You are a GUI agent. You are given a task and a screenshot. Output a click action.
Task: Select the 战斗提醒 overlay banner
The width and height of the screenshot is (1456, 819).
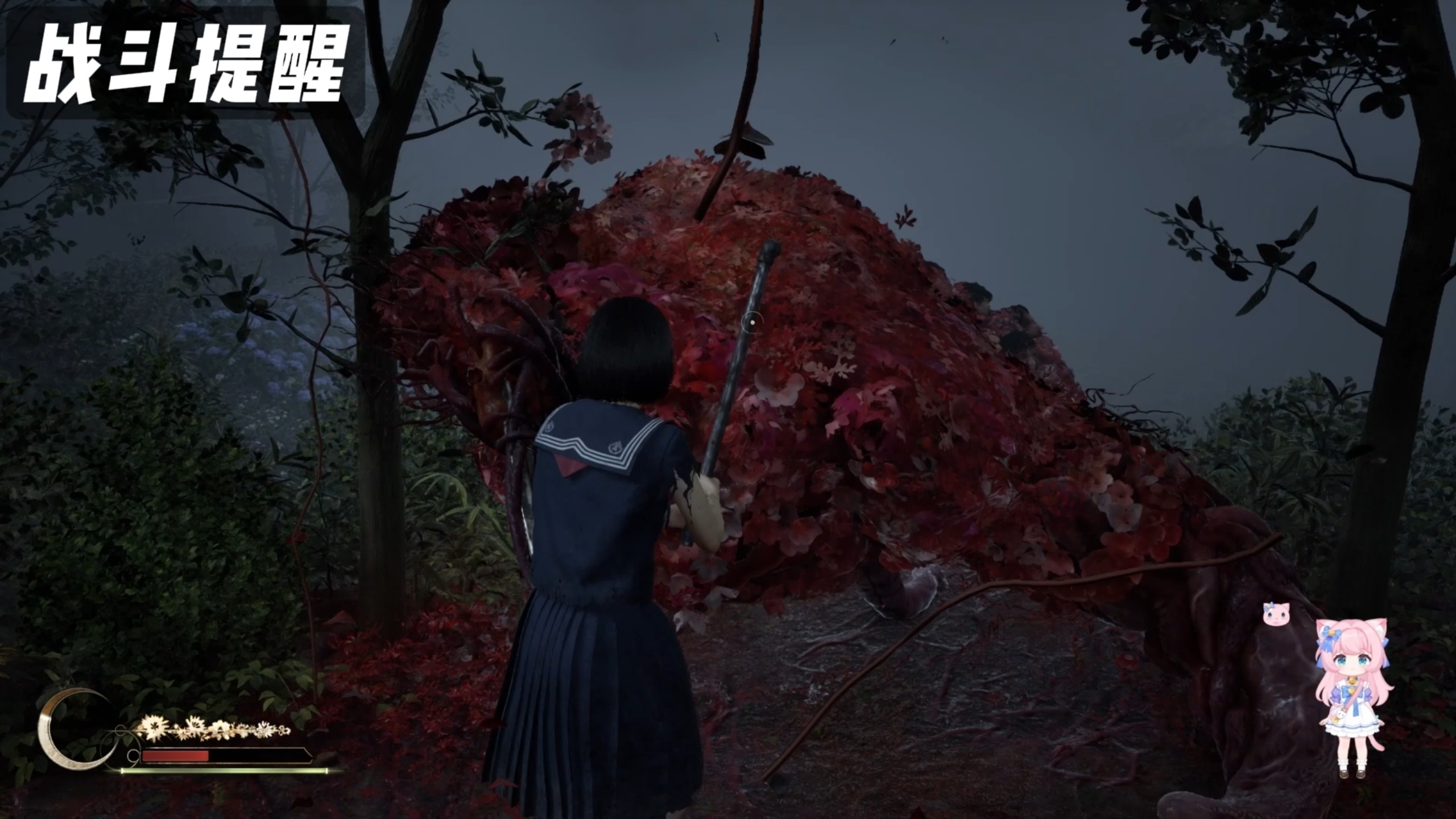tap(185, 64)
